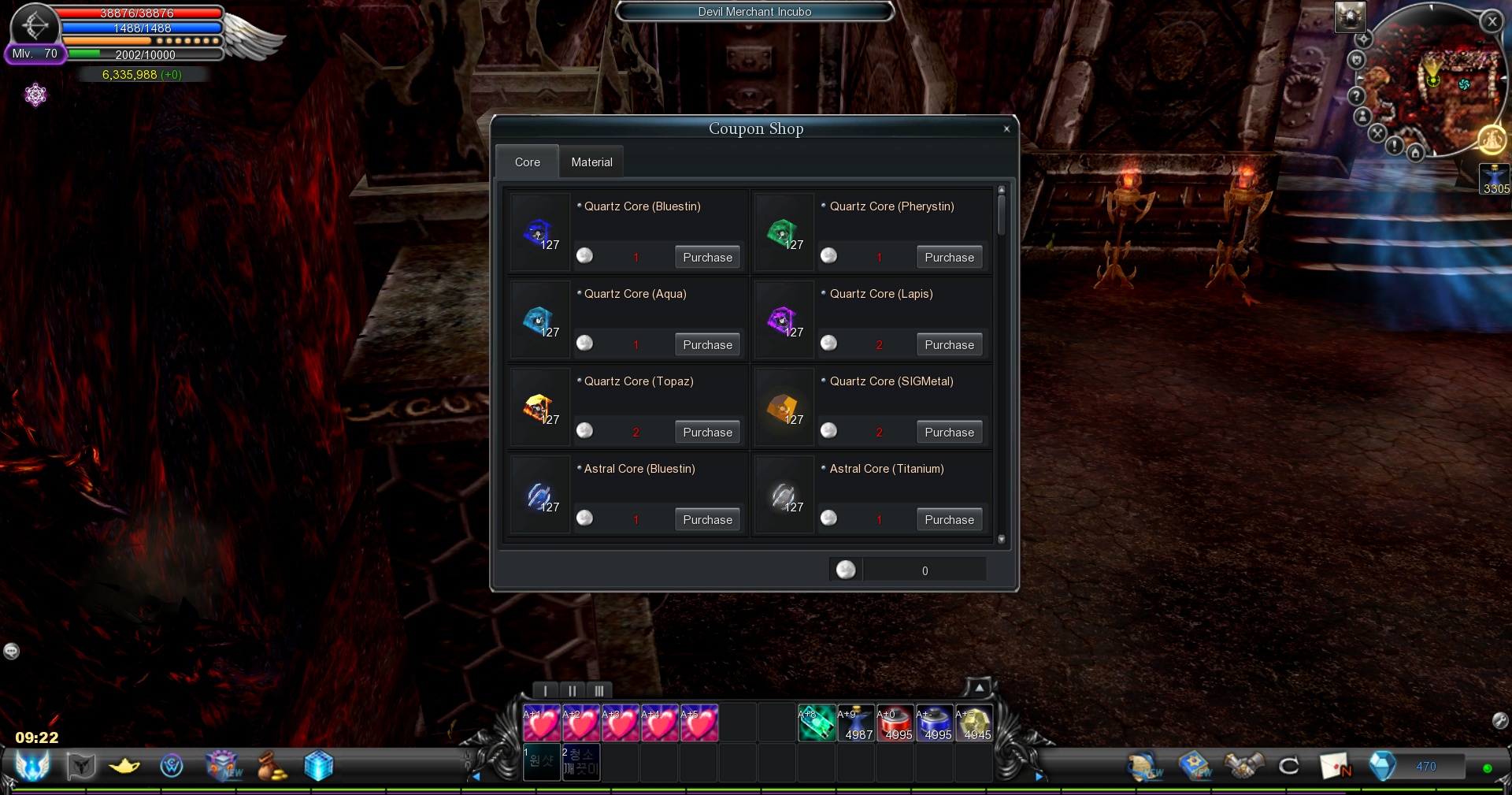This screenshot has height=795, width=1512.
Task: Buy the Quartz Core (Lapis)
Action: click(x=949, y=345)
